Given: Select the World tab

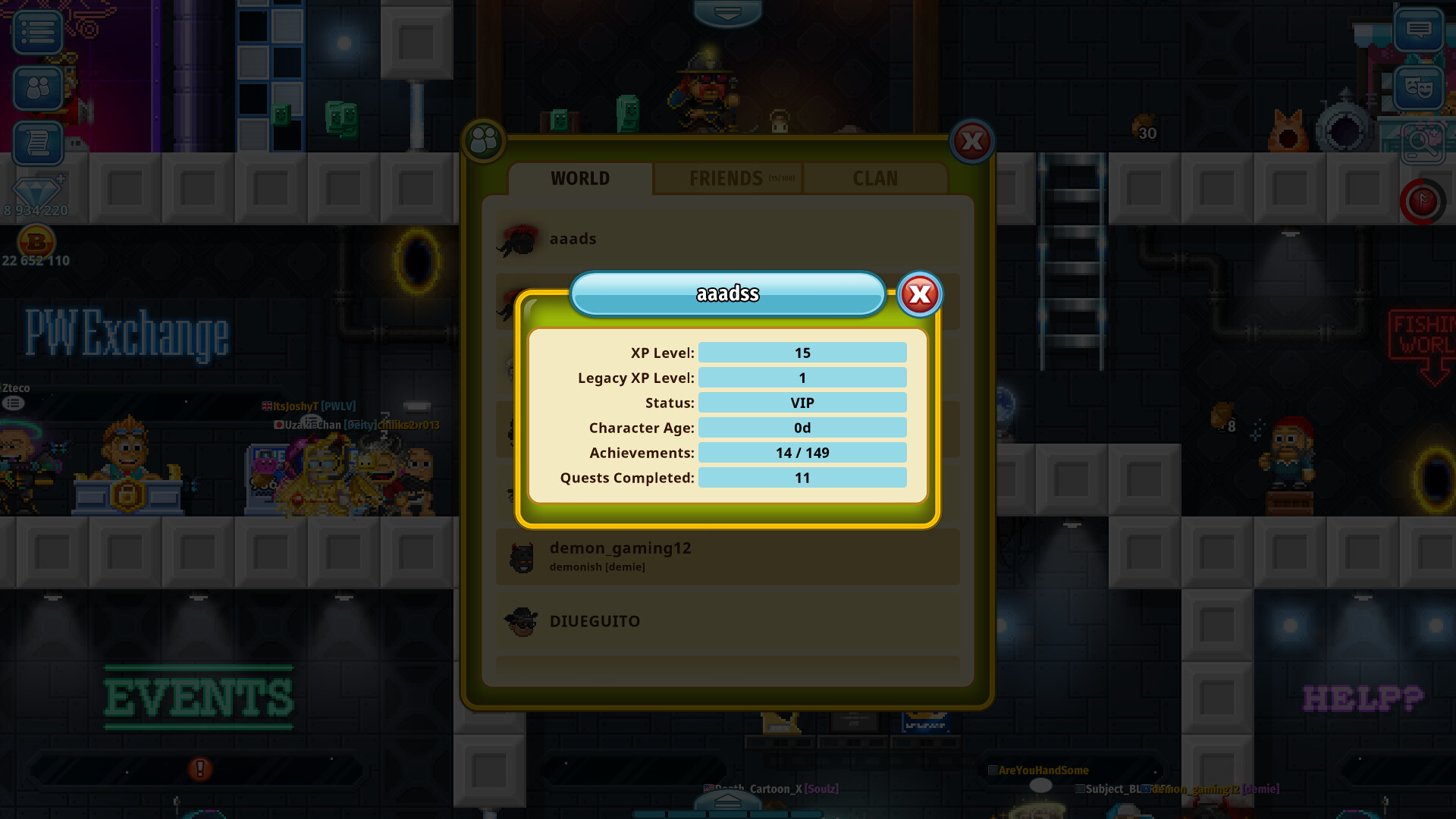Looking at the screenshot, I should (x=580, y=179).
